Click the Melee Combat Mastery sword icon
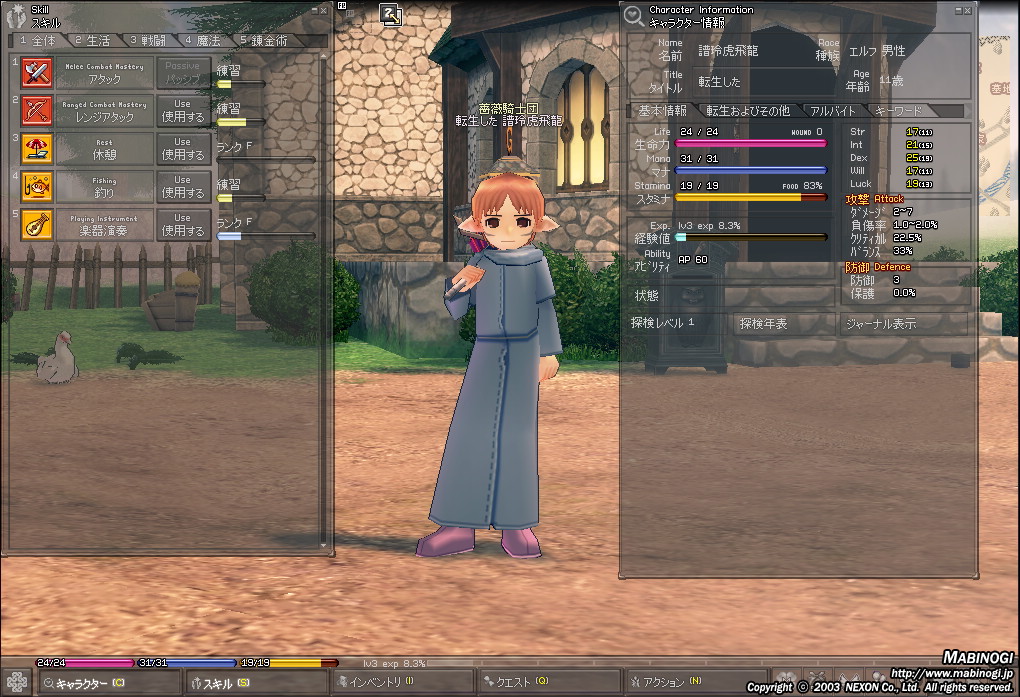The height and width of the screenshot is (697, 1020). (37, 73)
